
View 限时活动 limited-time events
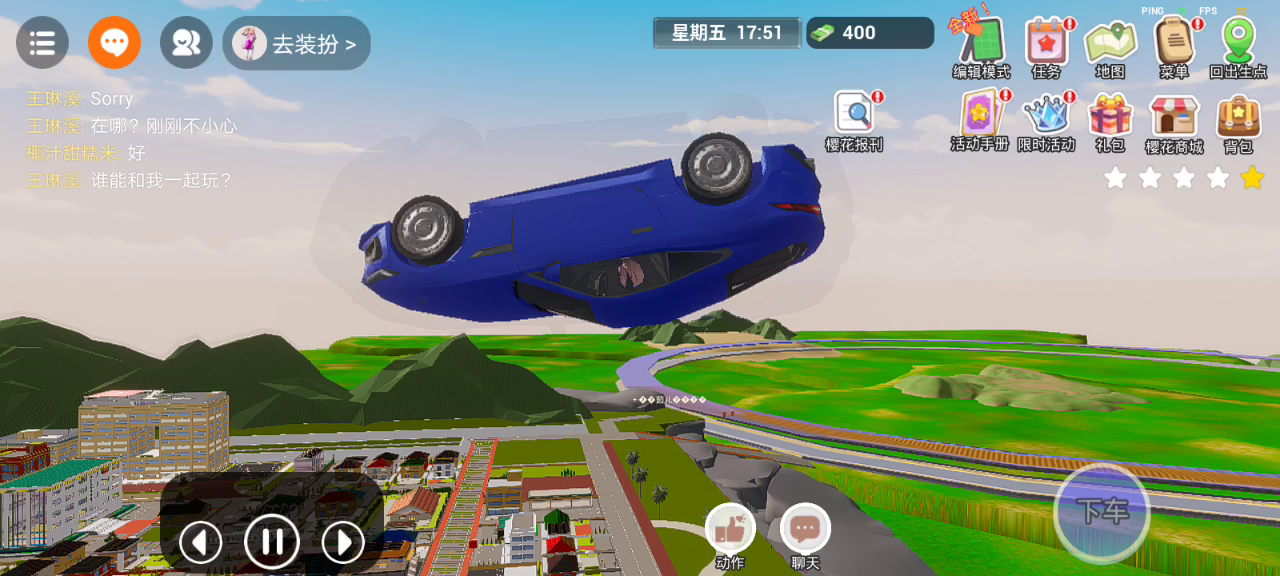[x=1046, y=116]
